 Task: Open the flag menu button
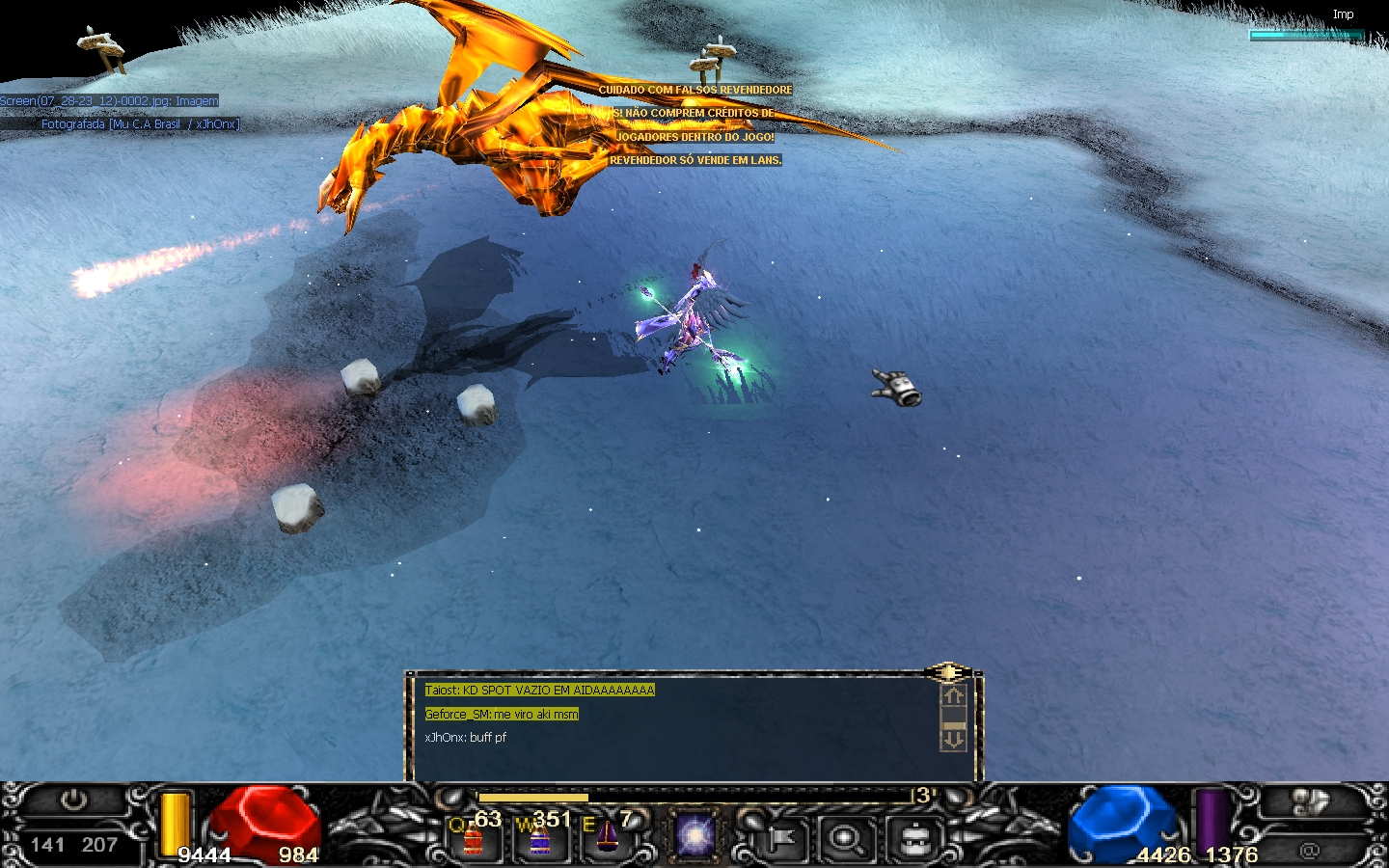[781, 839]
